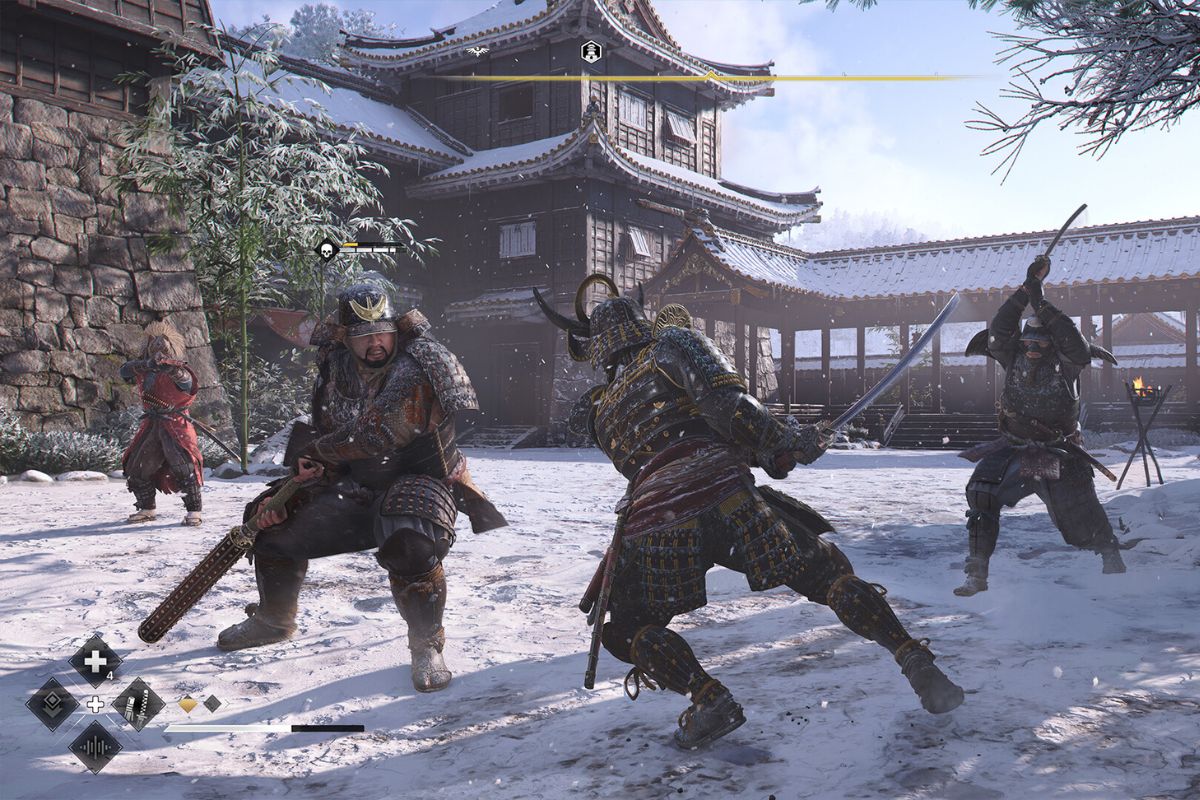The image size is (1200, 800).
Task: Click the skull icon above the enemy
Action: (327, 250)
